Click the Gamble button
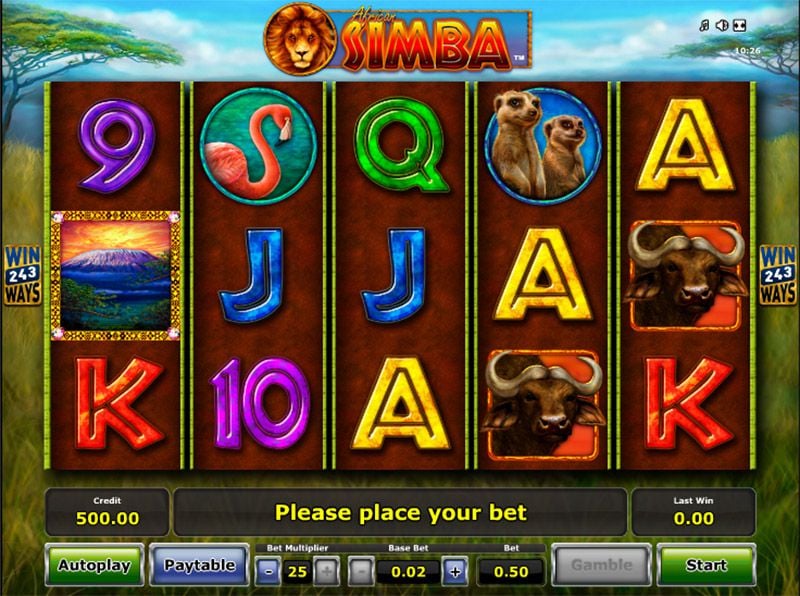 (602, 566)
